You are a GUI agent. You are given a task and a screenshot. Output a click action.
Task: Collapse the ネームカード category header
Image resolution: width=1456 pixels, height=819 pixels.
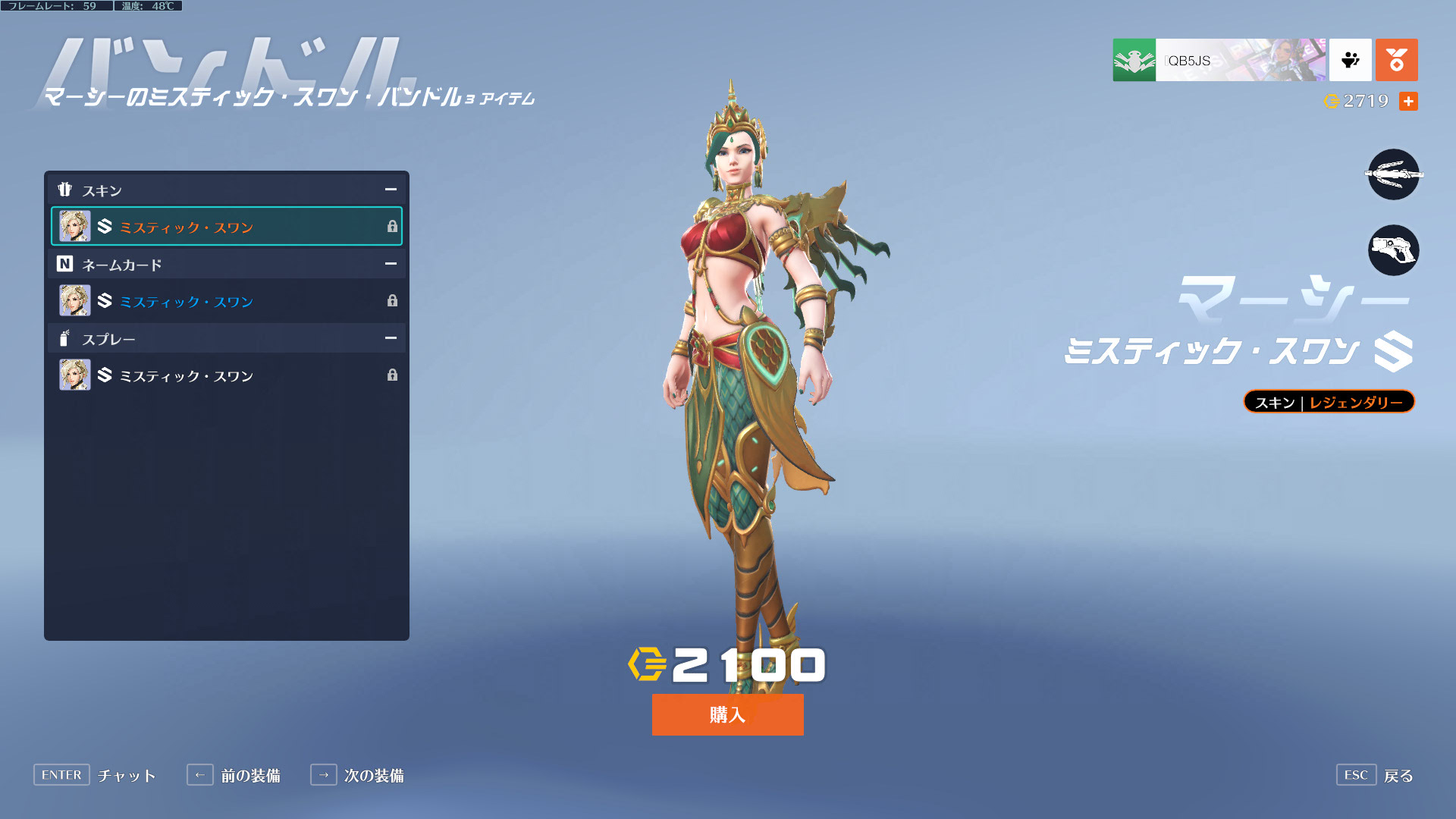(391, 264)
